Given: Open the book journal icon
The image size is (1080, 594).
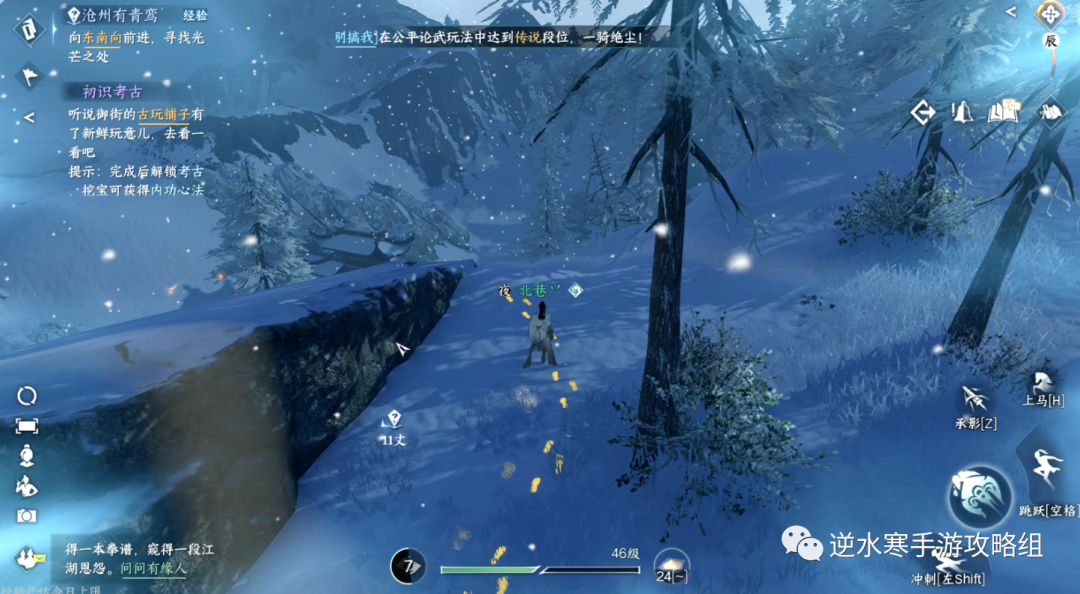Looking at the screenshot, I should point(1003,112).
